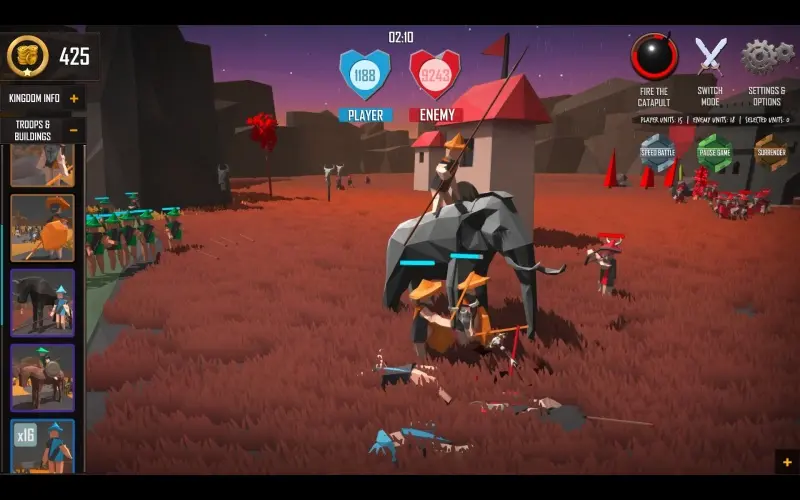Pick the black horse with soldier card

42,302
